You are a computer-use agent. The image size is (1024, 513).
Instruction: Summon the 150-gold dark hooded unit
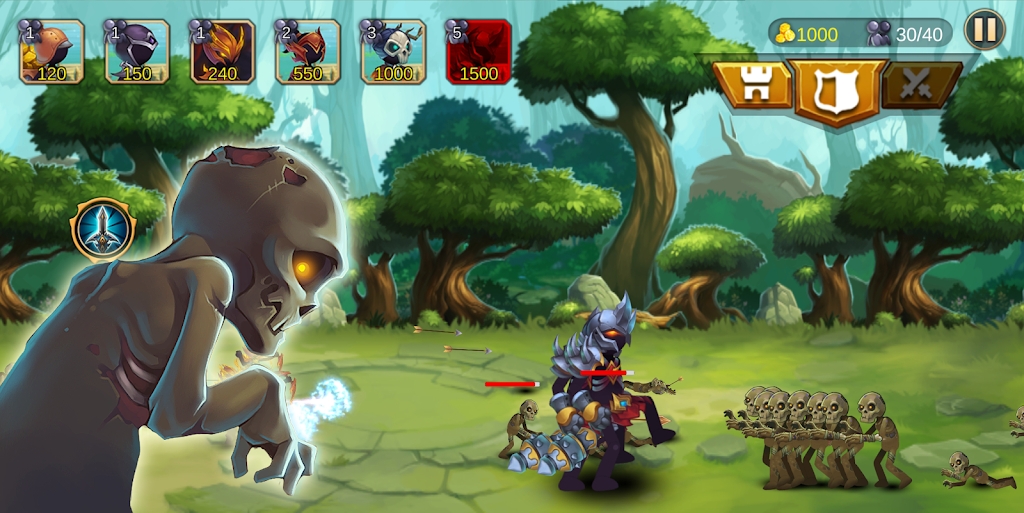click(137, 52)
